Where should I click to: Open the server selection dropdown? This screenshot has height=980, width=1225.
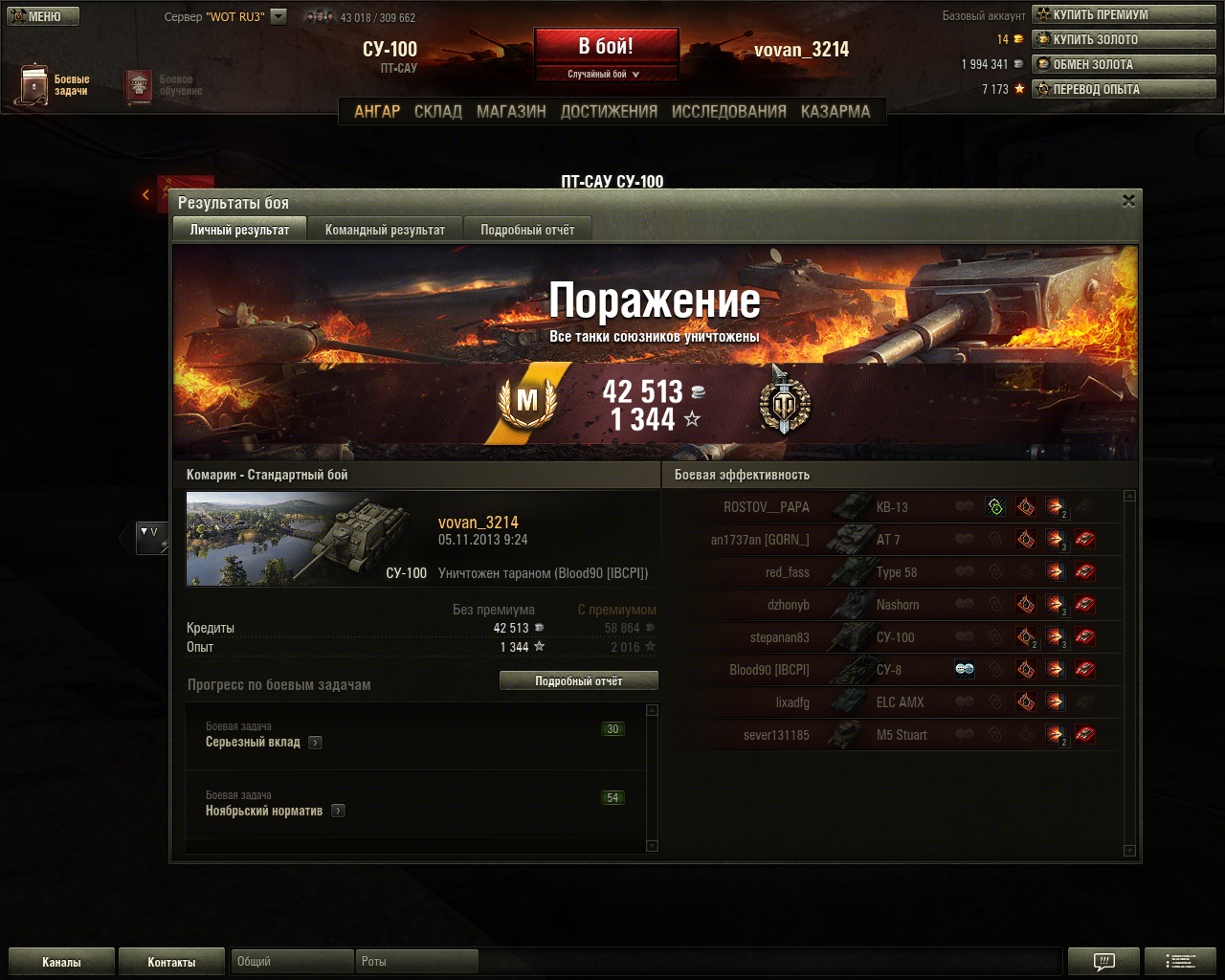pos(278,16)
